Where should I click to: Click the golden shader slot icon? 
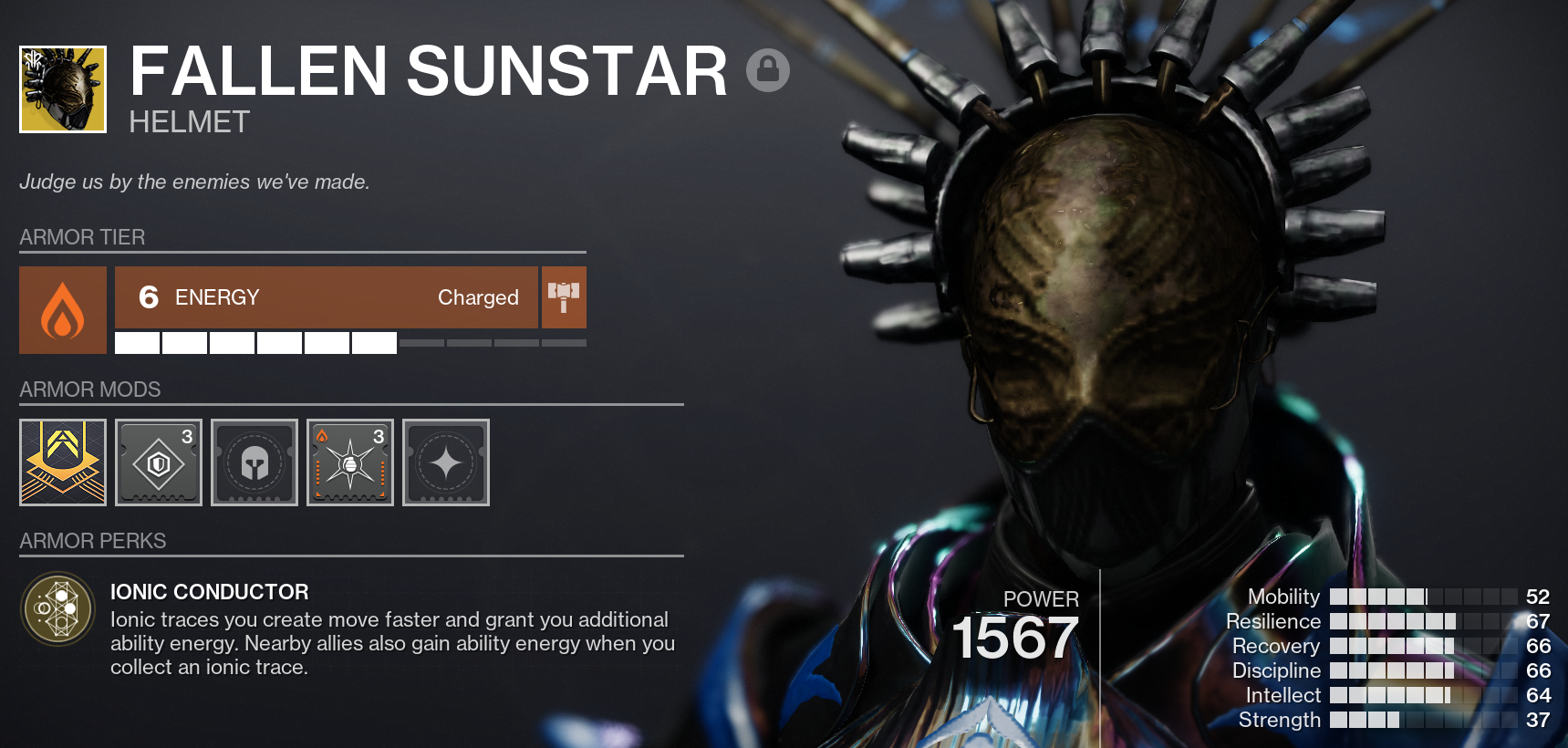(62, 462)
